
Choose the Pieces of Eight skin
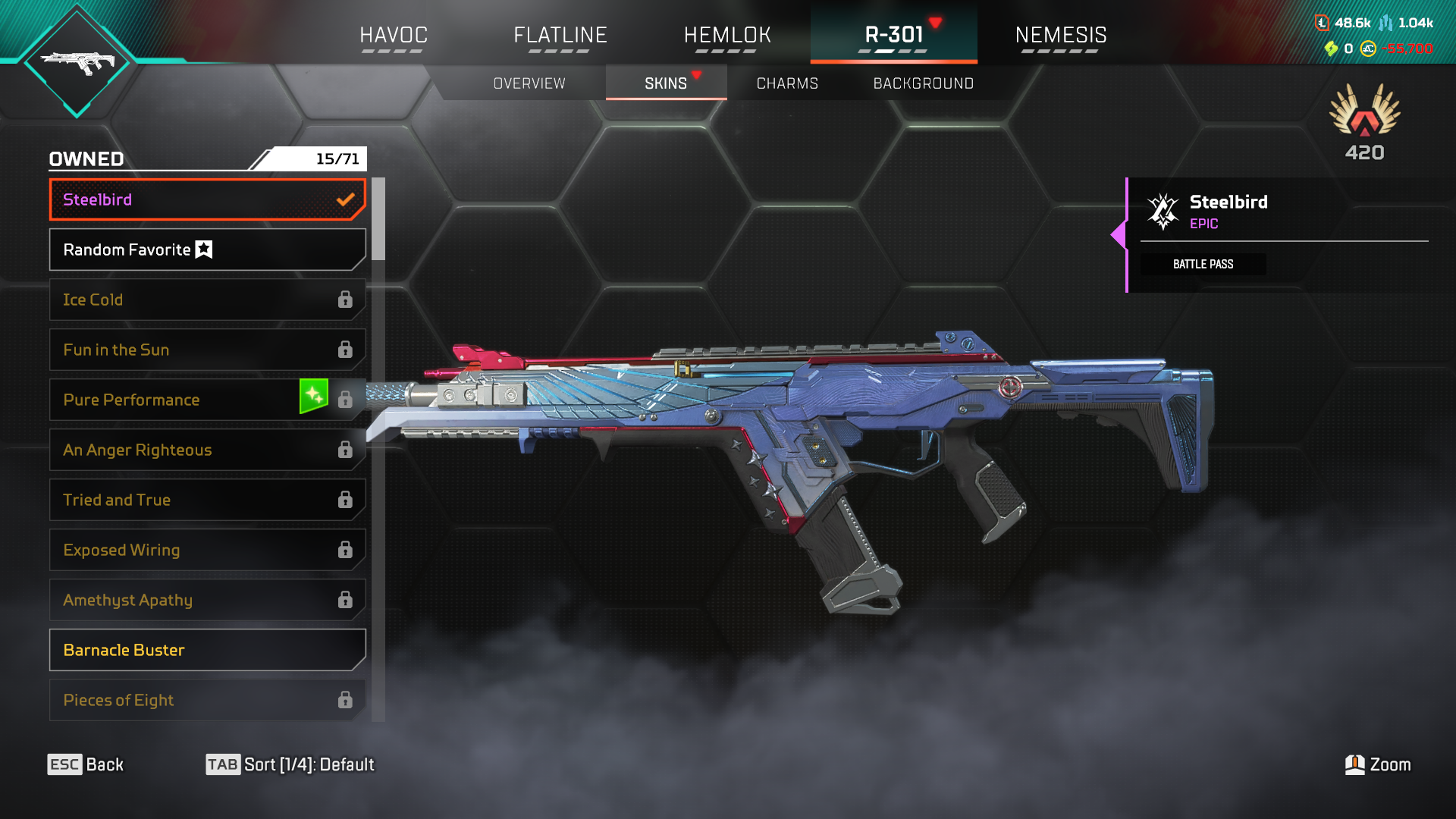[207, 700]
